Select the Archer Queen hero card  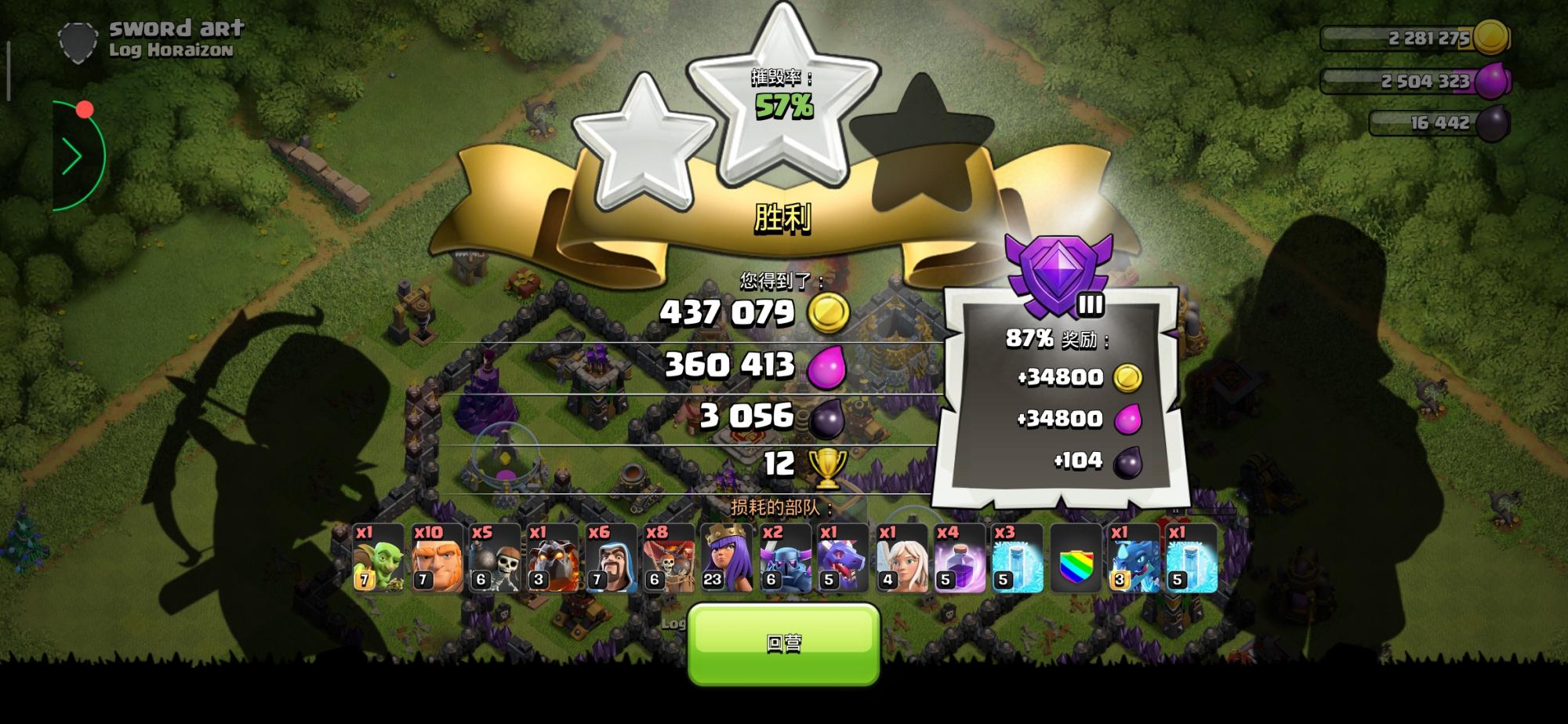pos(727,558)
